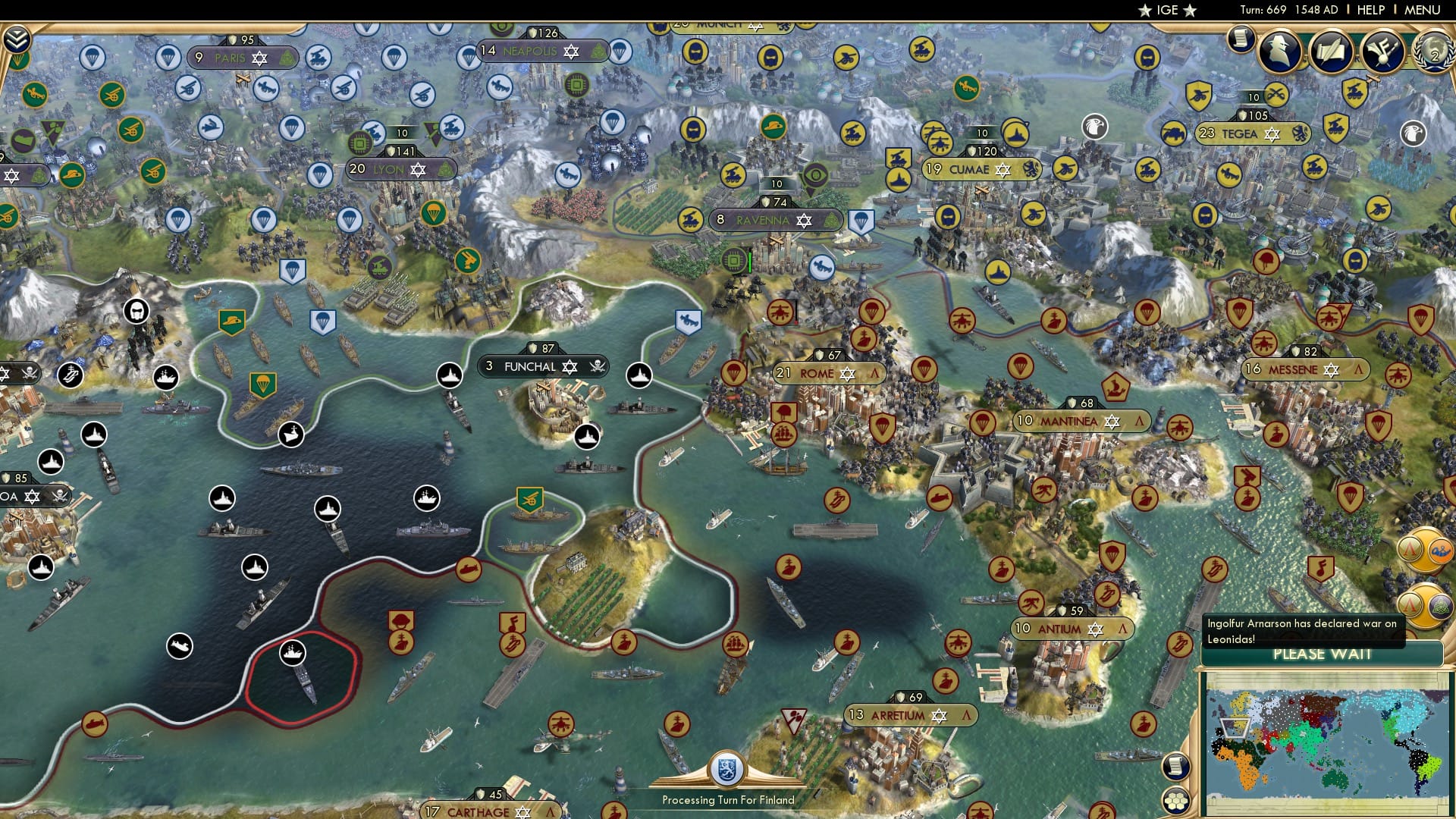Open the notification log scroll icon top-right
The image size is (1456, 819).
[x=1241, y=39]
